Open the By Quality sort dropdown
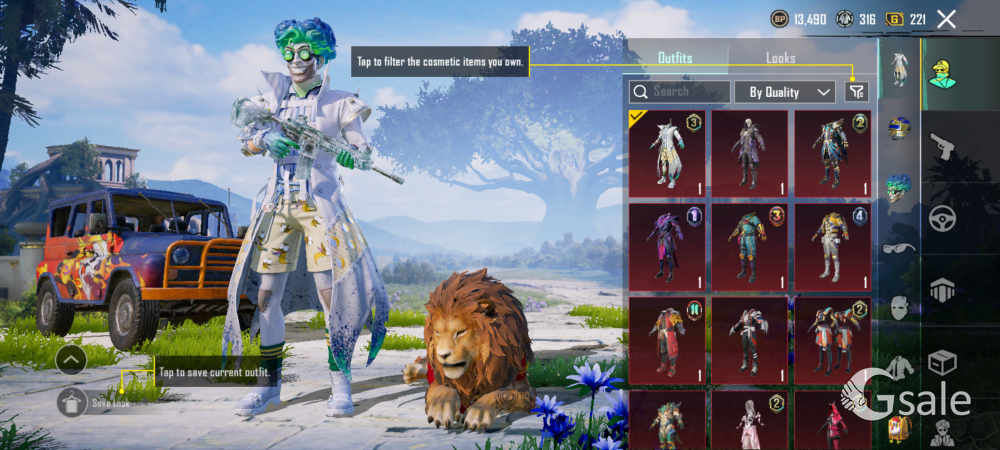 785,92
